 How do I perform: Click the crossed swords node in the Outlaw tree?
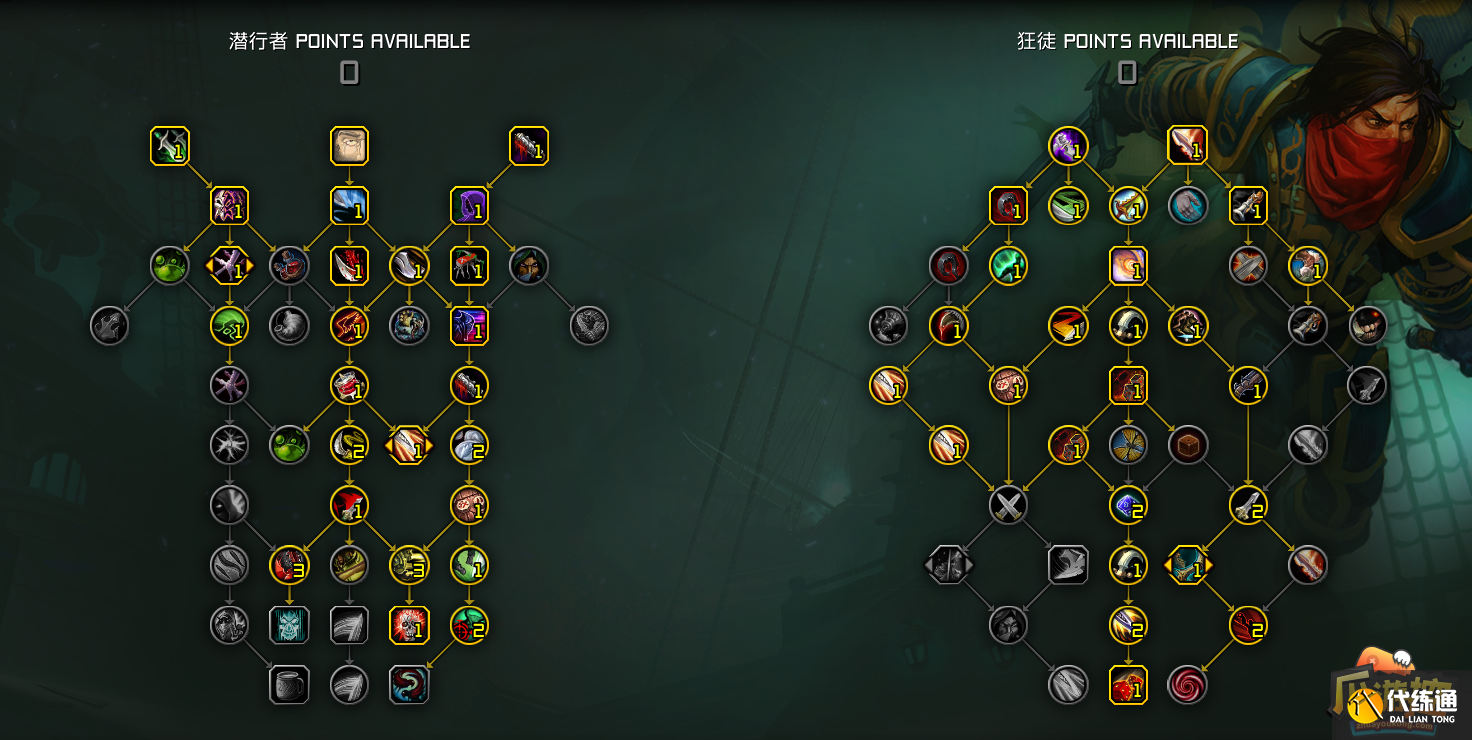click(x=1006, y=507)
